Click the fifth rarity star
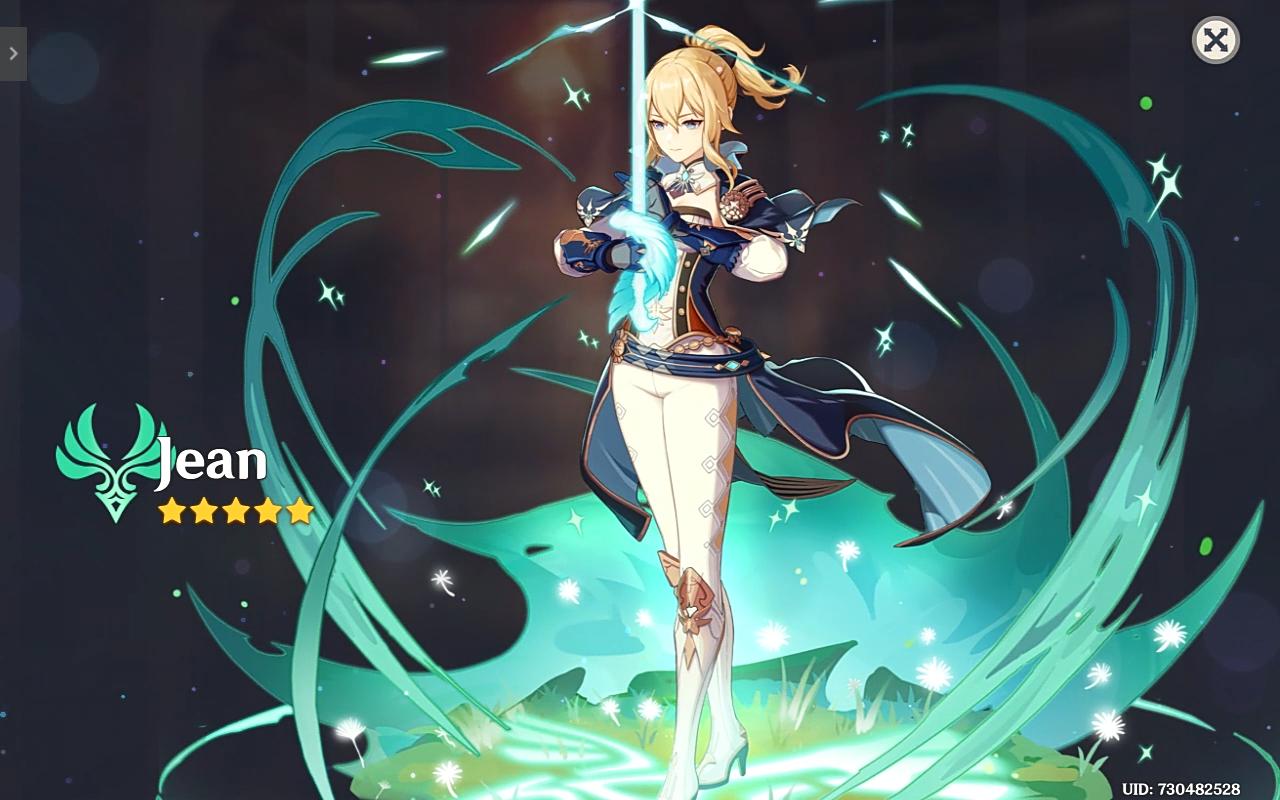 coord(301,510)
